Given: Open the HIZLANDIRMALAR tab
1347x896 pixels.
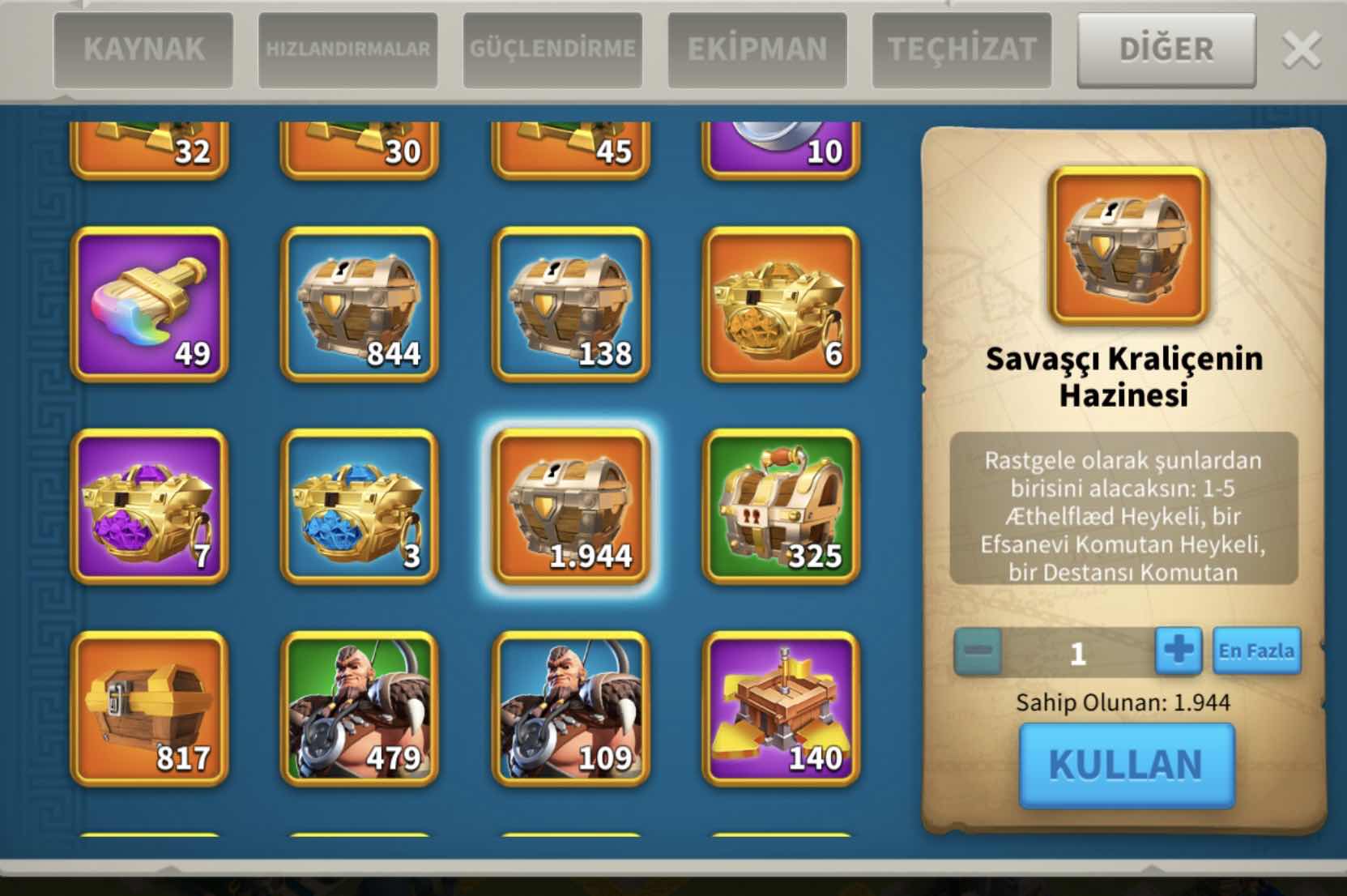Looking at the screenshot, I should (348, 49).
